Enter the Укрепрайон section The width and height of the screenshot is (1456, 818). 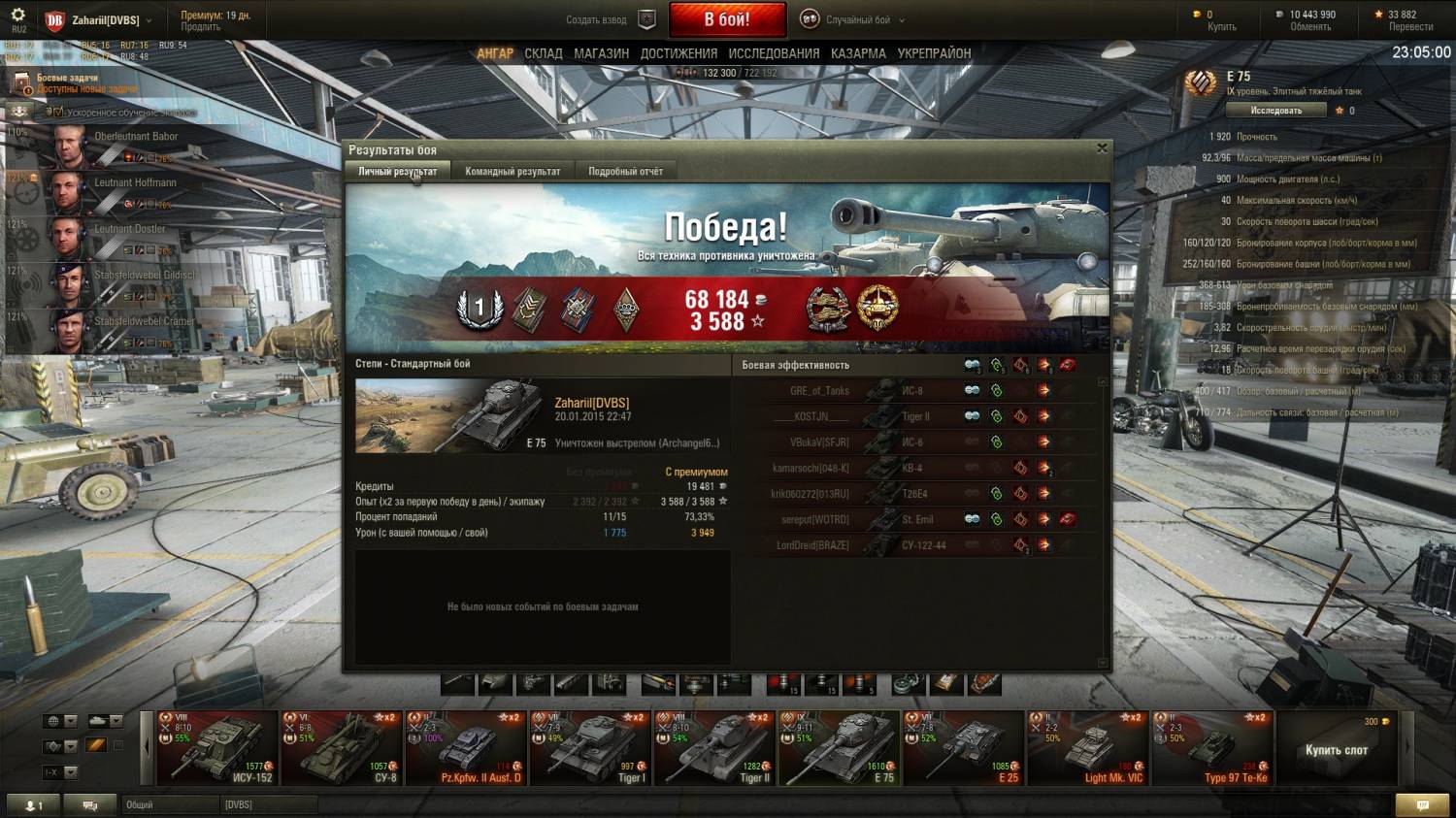pos(934,53)
